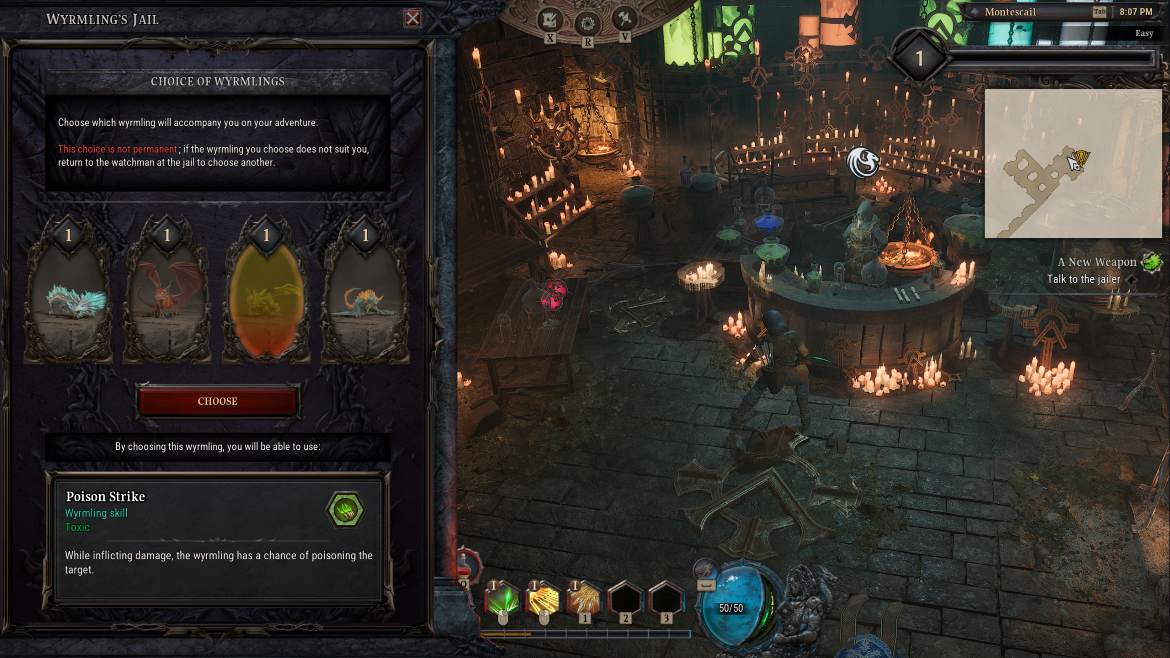
Task: Open the minimap
Action: [x=1072, y=163]
